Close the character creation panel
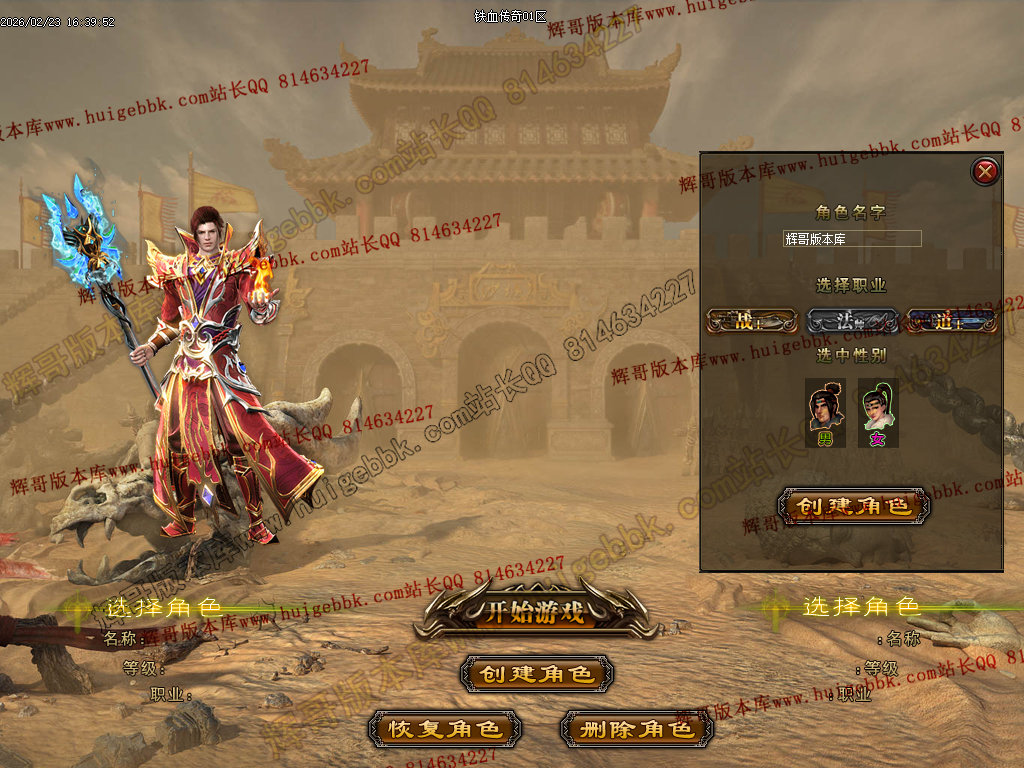1024x768 pixels. coord(985,172)
